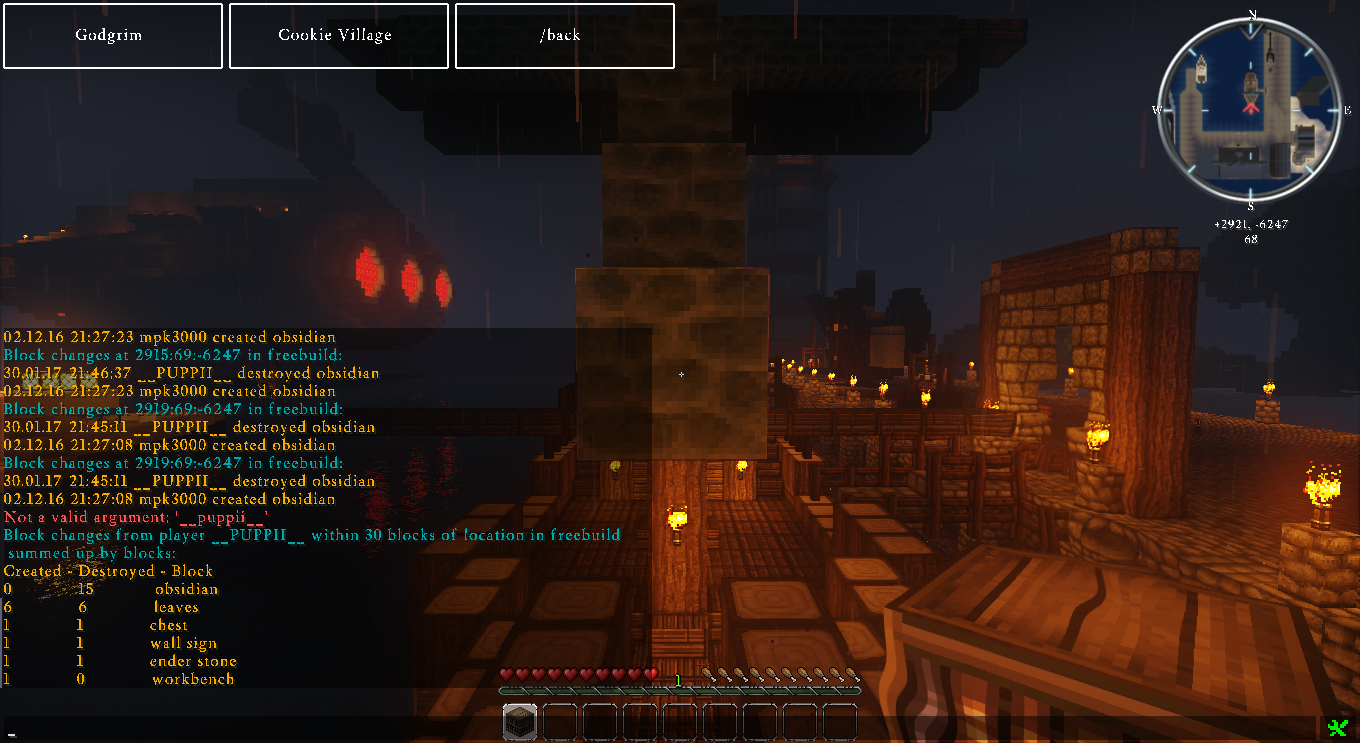Open the circular minimap
Image resolution: width=1360 pixels, height=743 pixels.
tap(1249, 109)
